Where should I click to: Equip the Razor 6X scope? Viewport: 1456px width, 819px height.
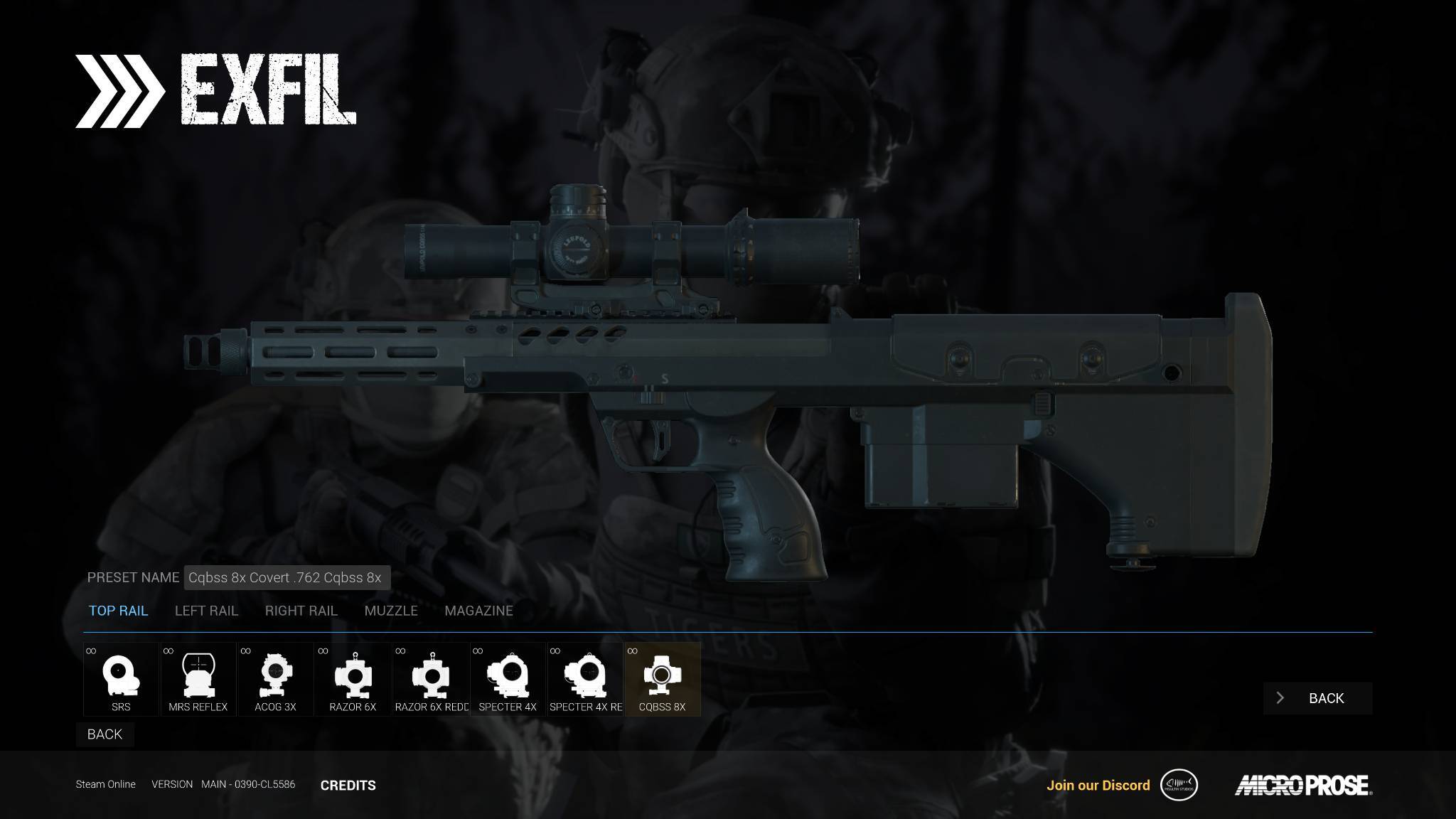coord(353,679)
